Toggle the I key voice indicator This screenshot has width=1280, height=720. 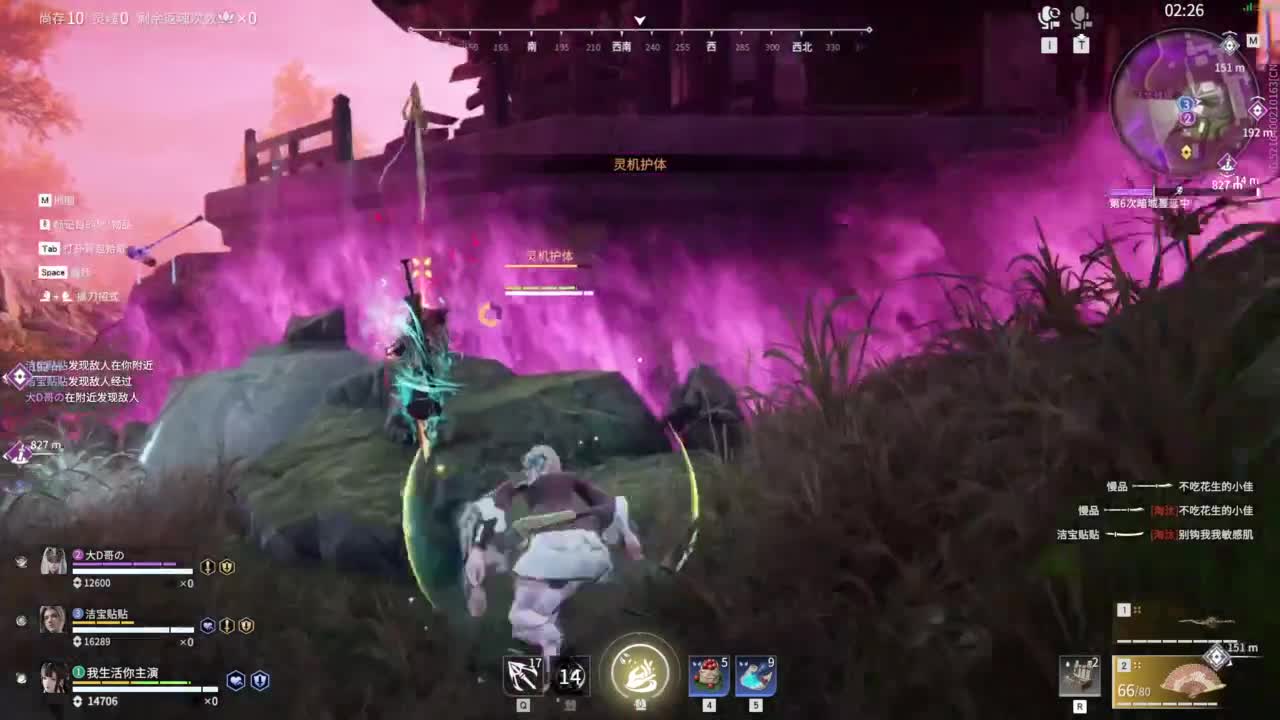coord(1048,45)
